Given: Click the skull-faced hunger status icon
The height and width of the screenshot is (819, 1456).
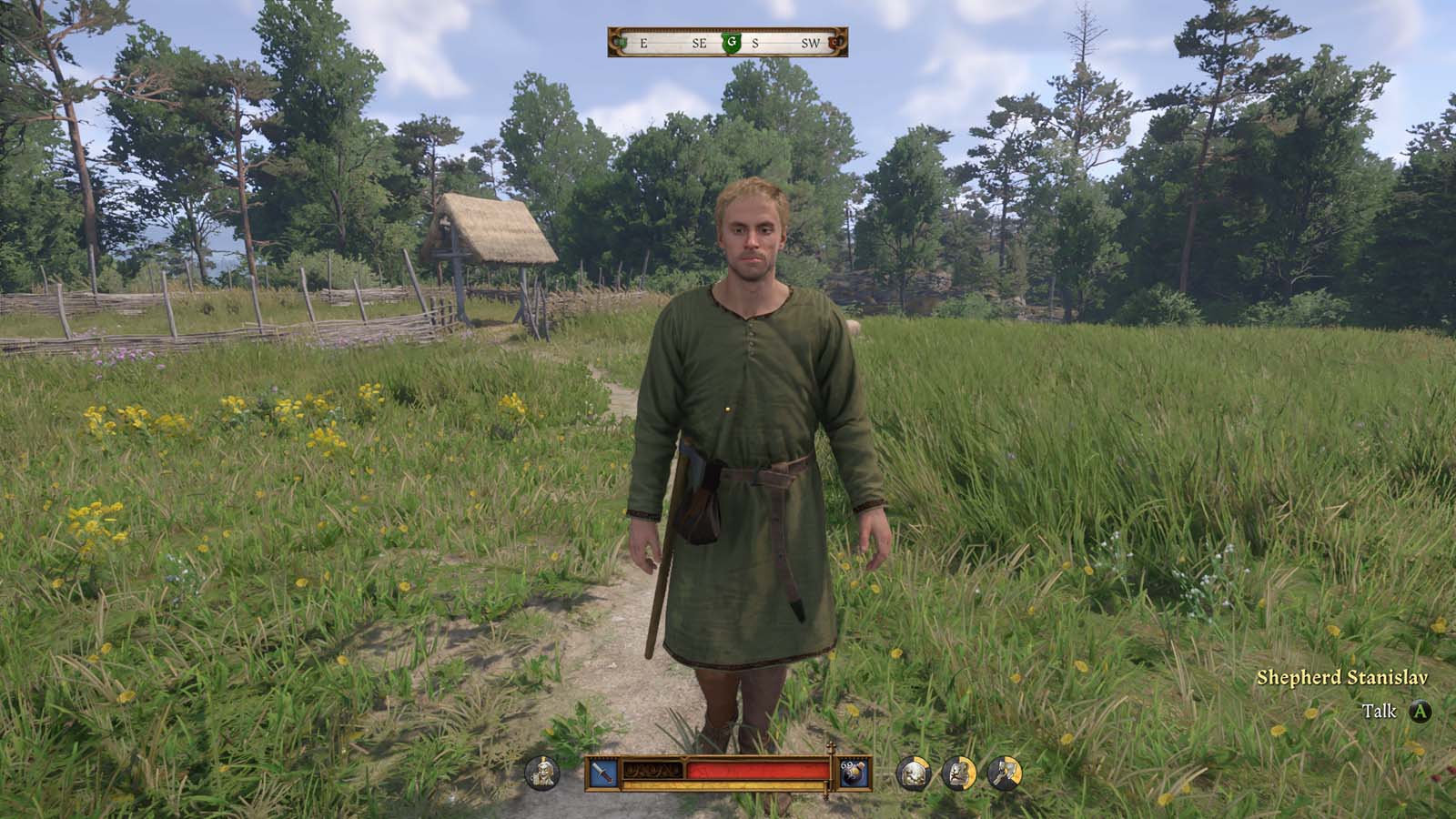Looking at the screenshot, I should click(912, 771).
